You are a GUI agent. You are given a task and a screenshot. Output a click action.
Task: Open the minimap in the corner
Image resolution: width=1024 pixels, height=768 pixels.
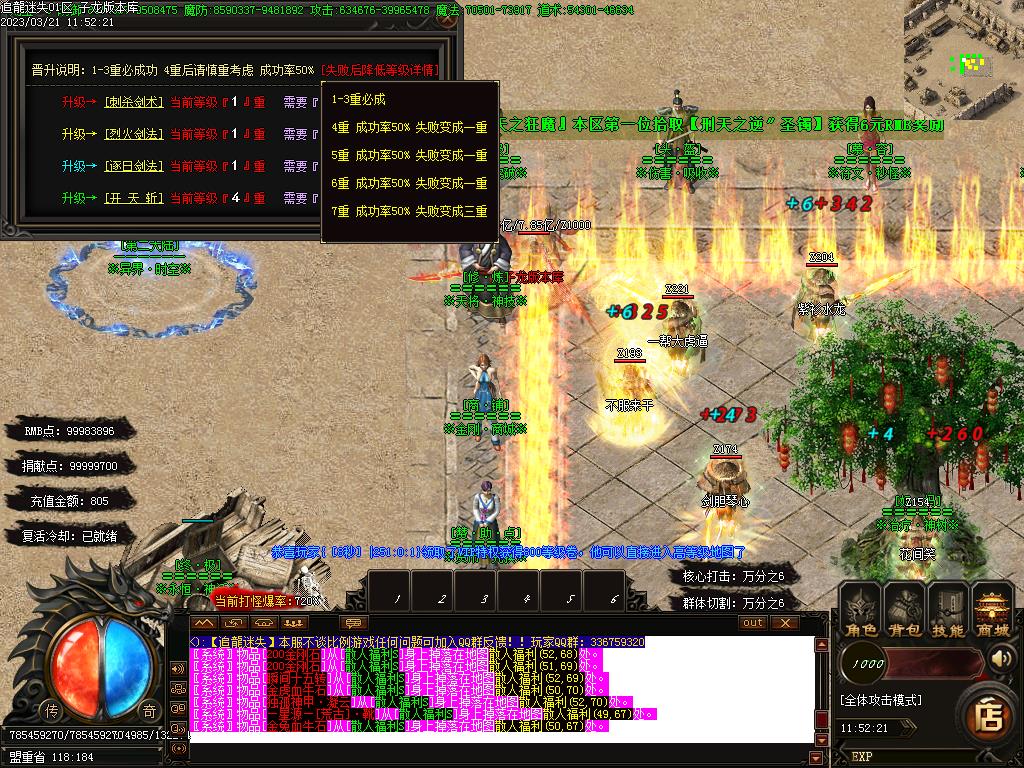(x=964, y=45)
